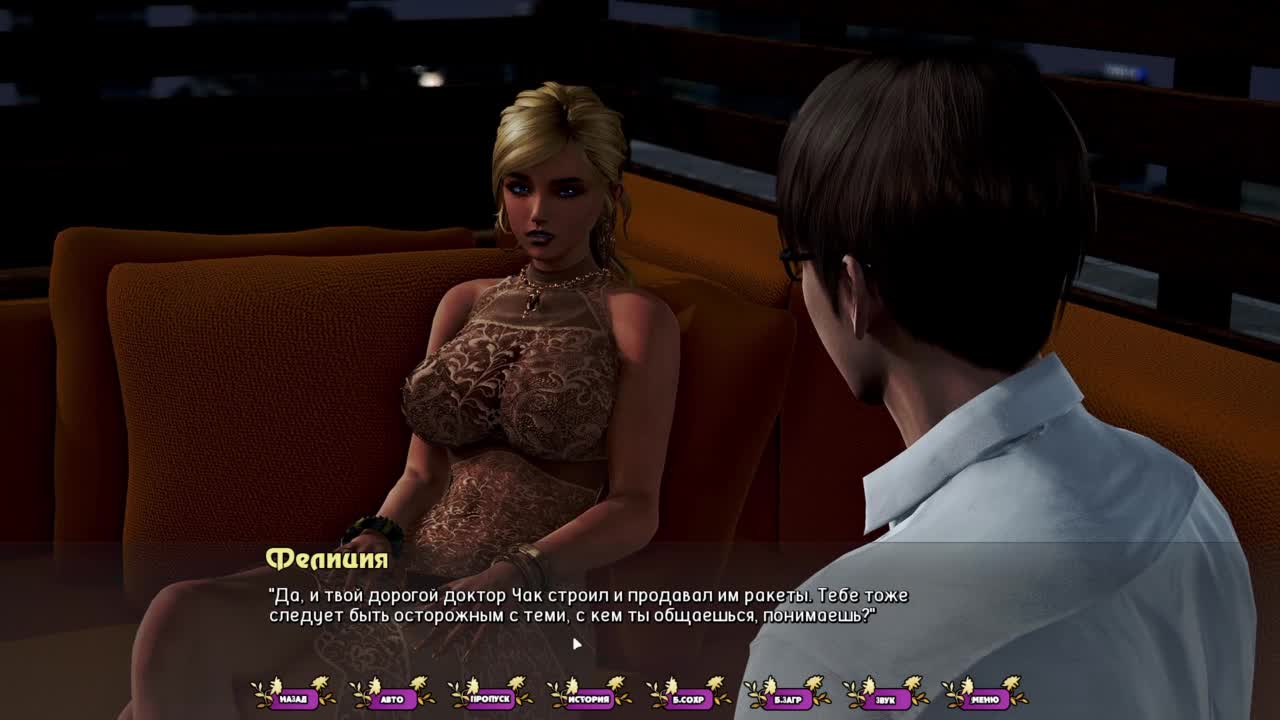Image resolution: width=1280 pixels, height=720 pixels.
Task: Quick load with the Б.ЗАГР button
Action: coord(787,698)
